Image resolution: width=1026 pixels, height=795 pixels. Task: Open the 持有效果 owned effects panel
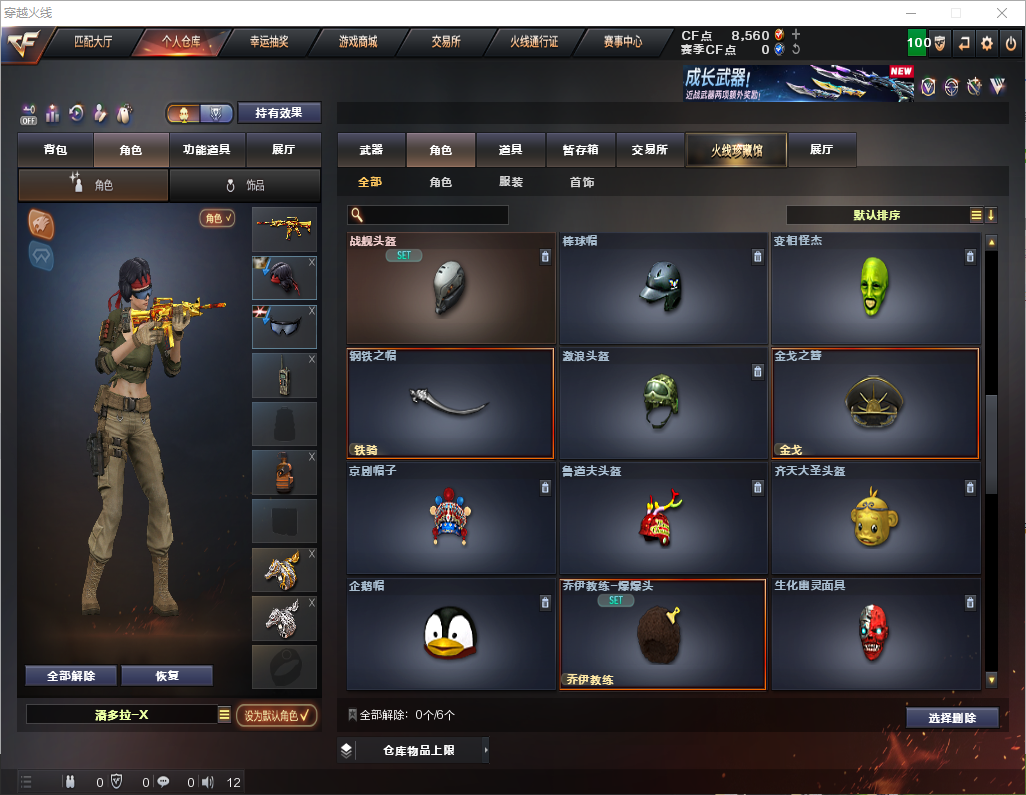tap(279, 113)
